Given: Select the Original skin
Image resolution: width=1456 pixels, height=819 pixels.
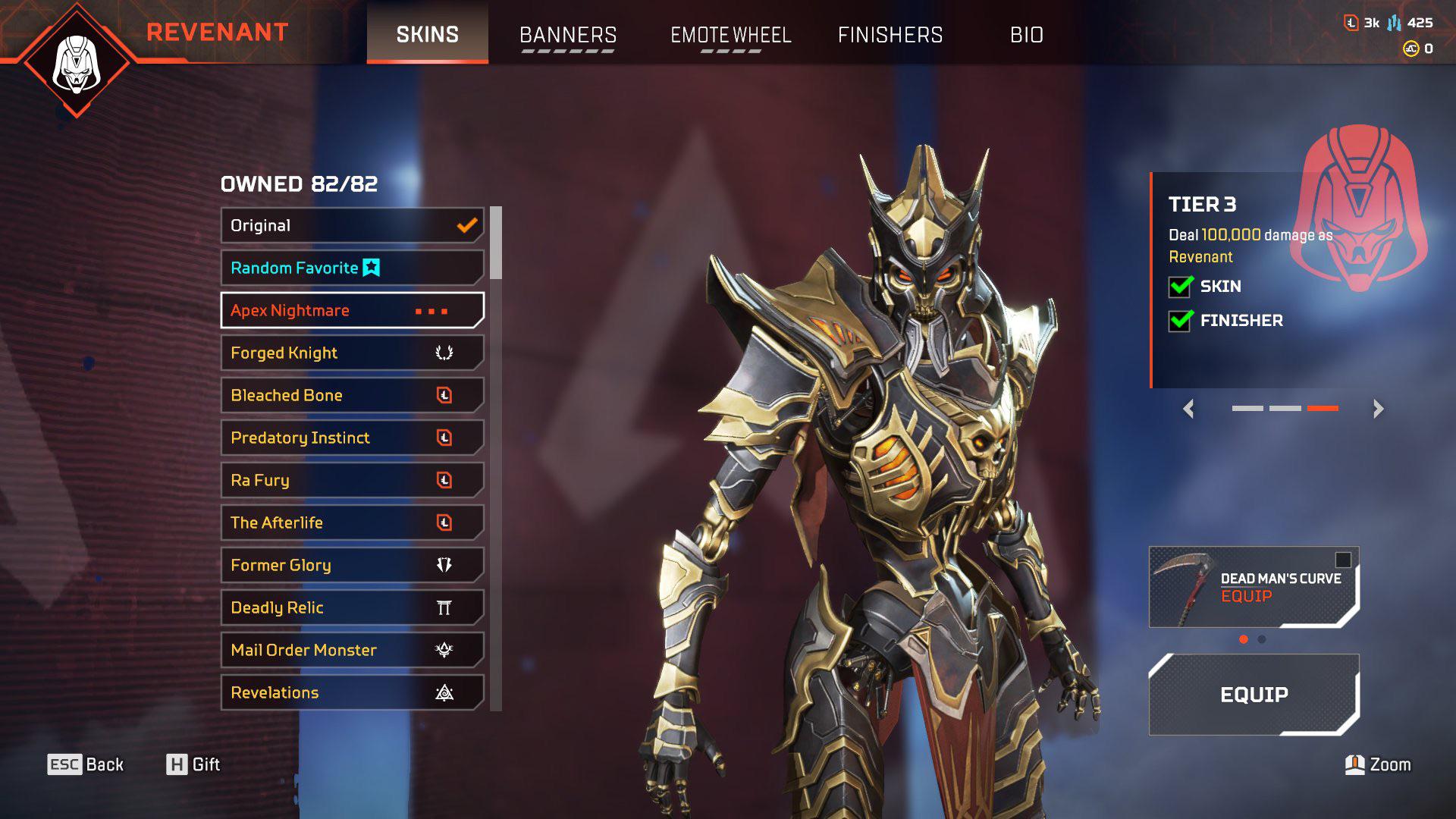Looking at the screenshot, I should (x=352, y=226).
